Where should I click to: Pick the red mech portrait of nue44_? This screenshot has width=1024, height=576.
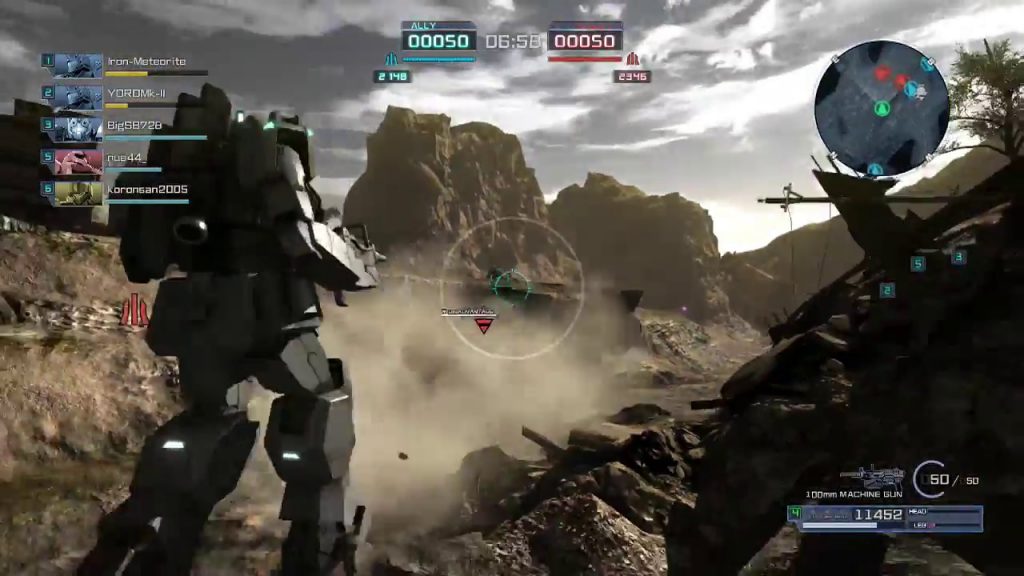coord(78,160)
